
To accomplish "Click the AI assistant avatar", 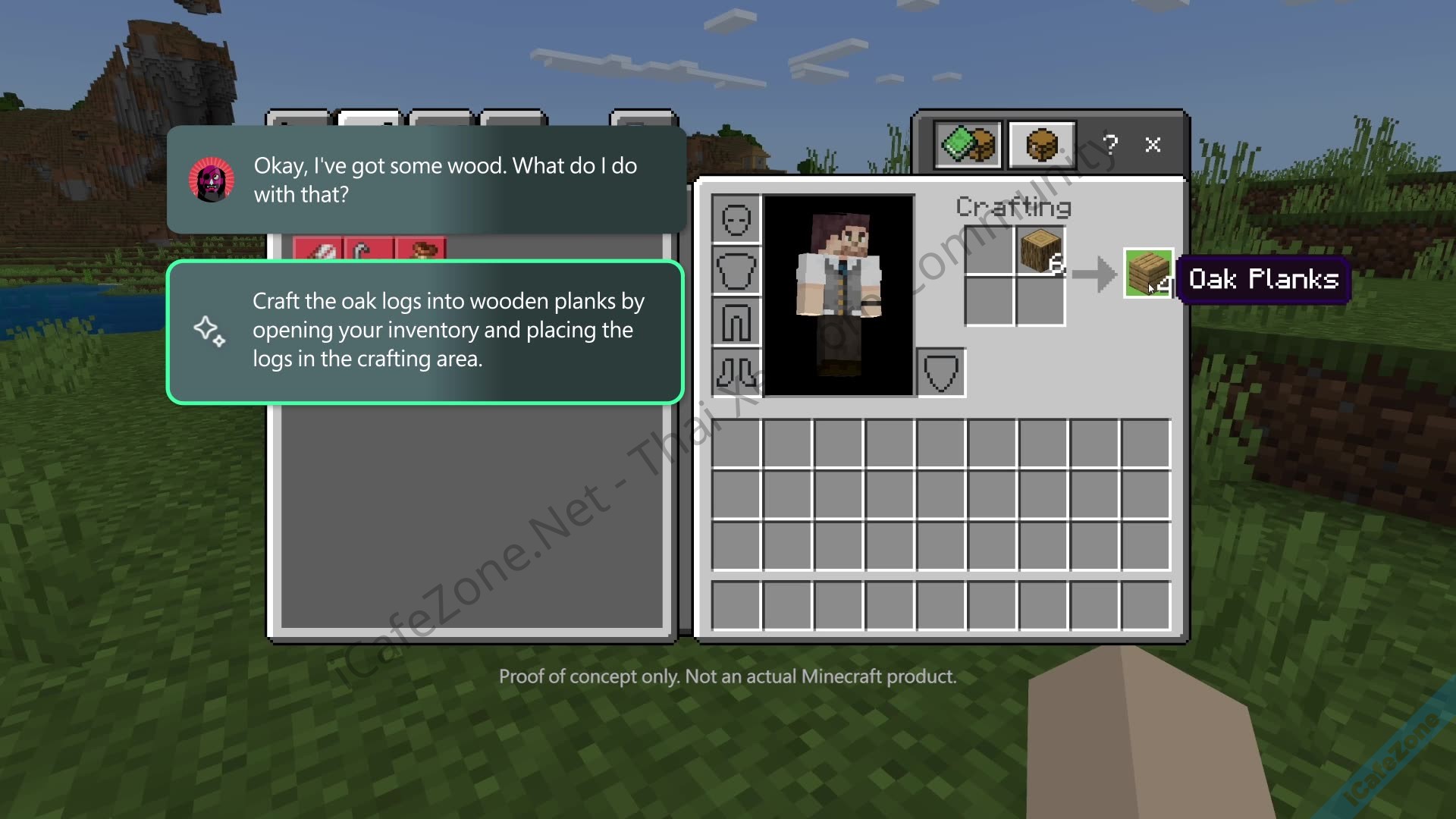I will [212, 180].
